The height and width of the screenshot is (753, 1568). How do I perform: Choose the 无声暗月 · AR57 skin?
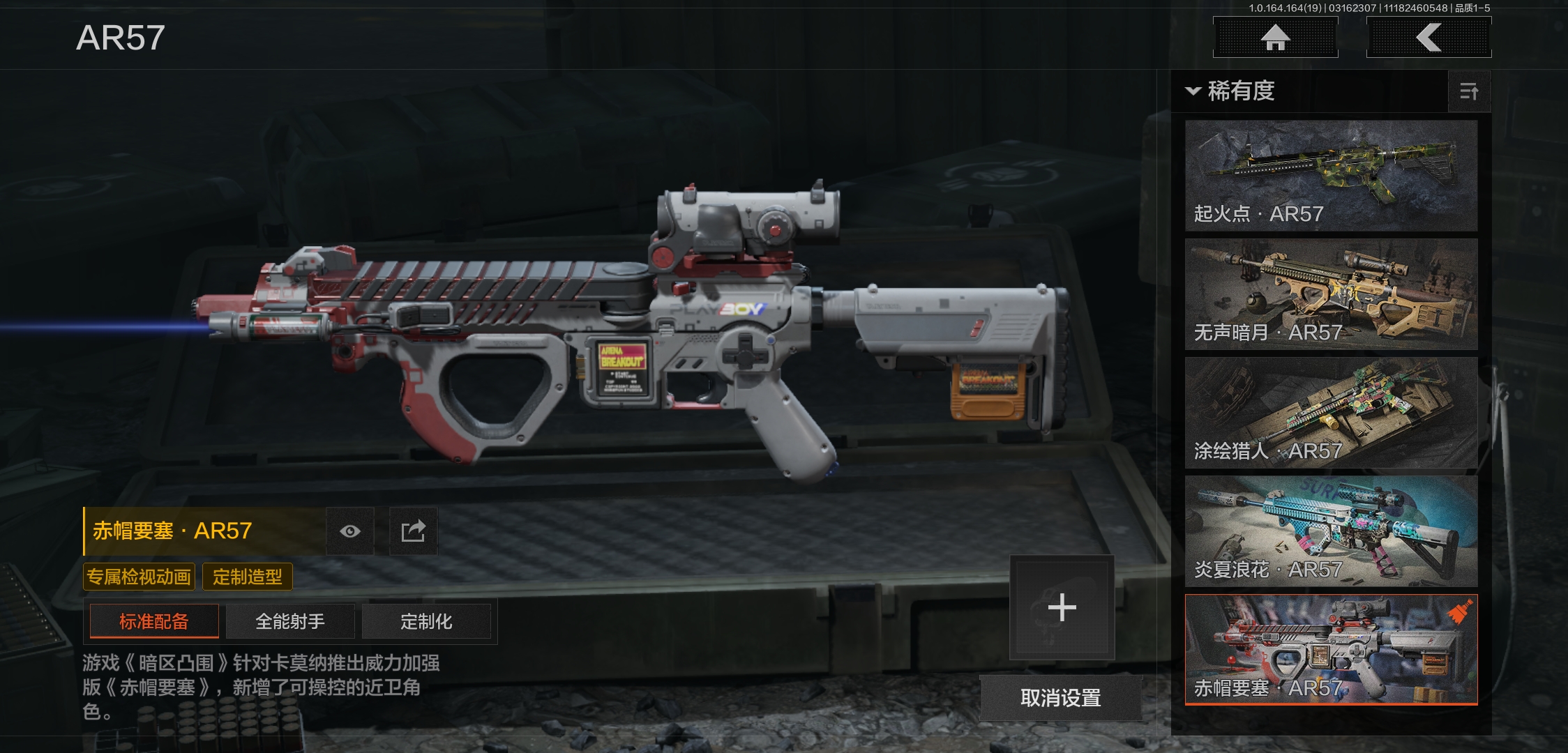(1331, 294)
